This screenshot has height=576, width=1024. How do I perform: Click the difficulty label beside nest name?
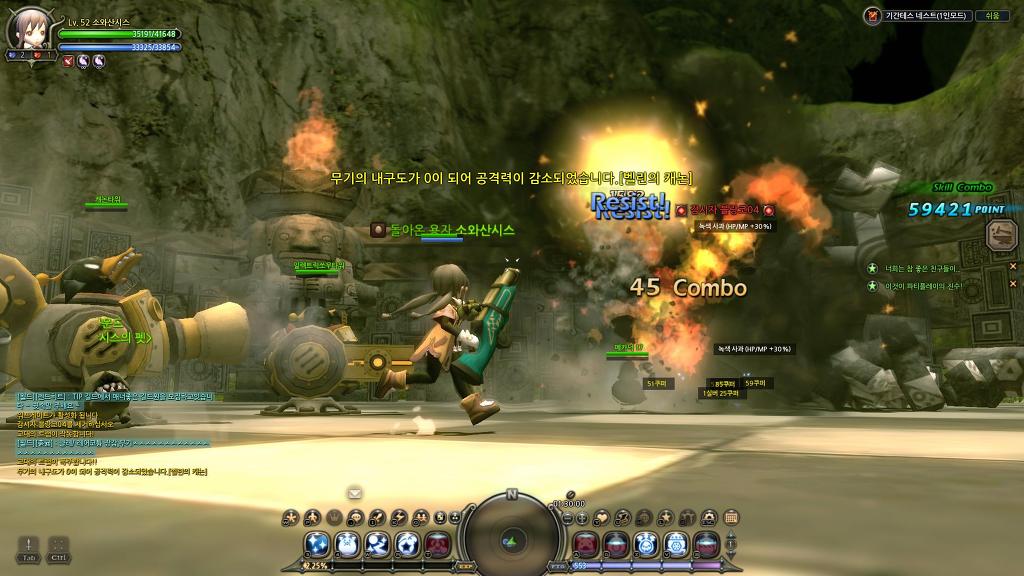click(993, 15)
